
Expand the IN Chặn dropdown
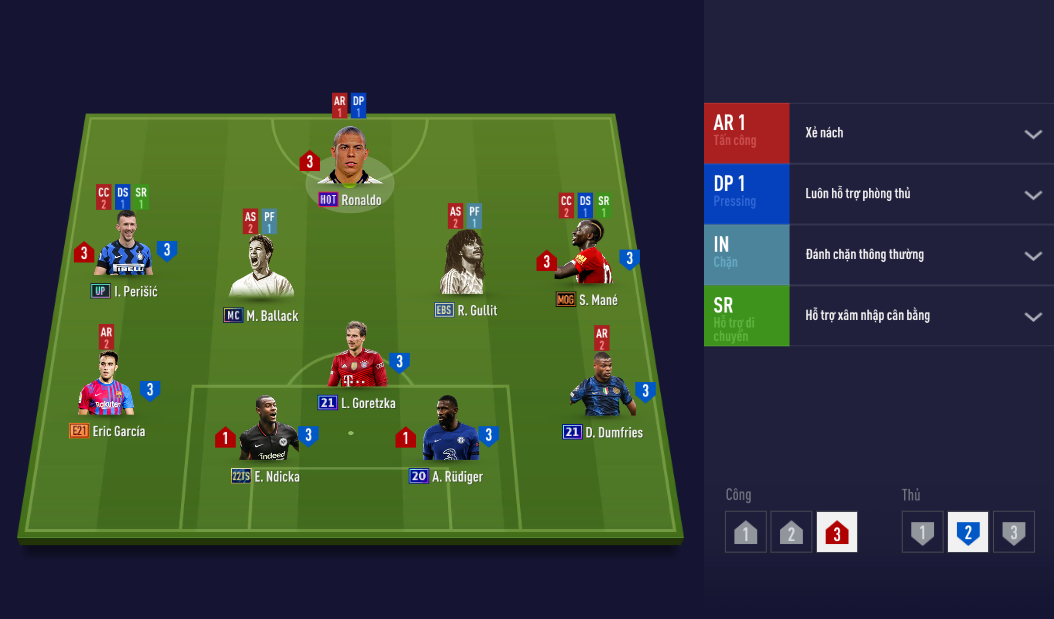(1032, 255)
